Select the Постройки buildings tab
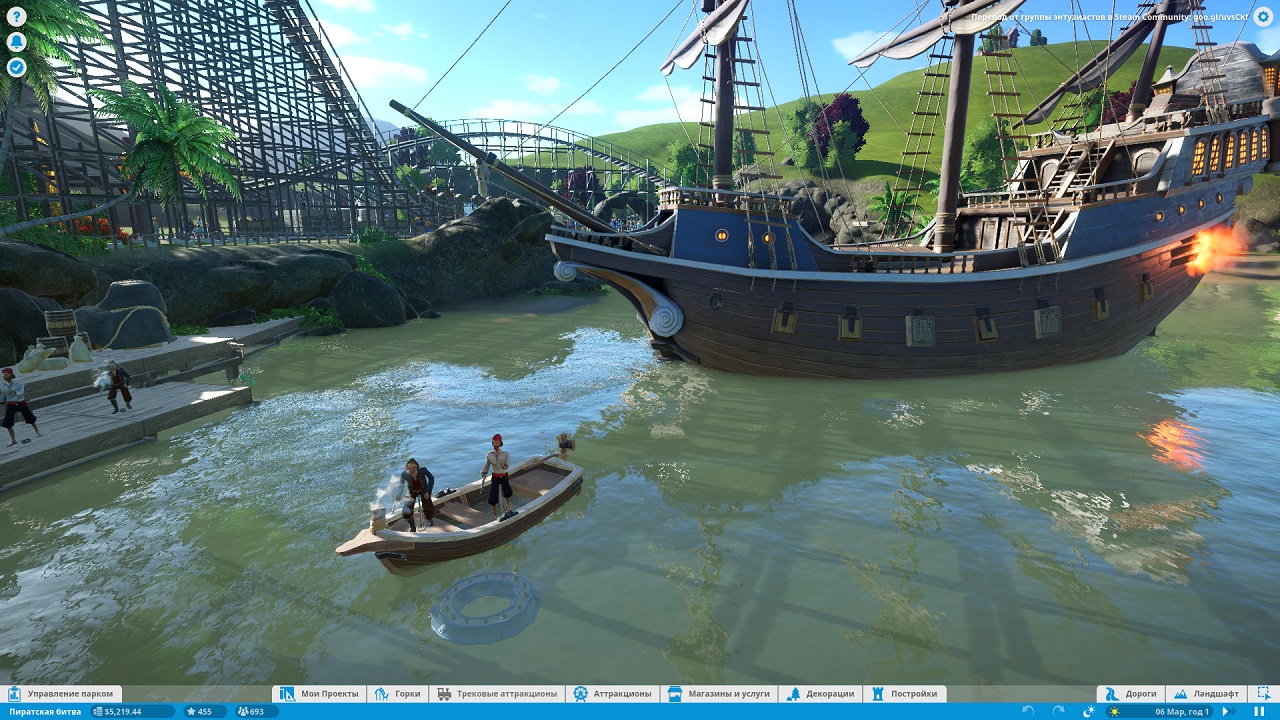 (x=904, y=694)
